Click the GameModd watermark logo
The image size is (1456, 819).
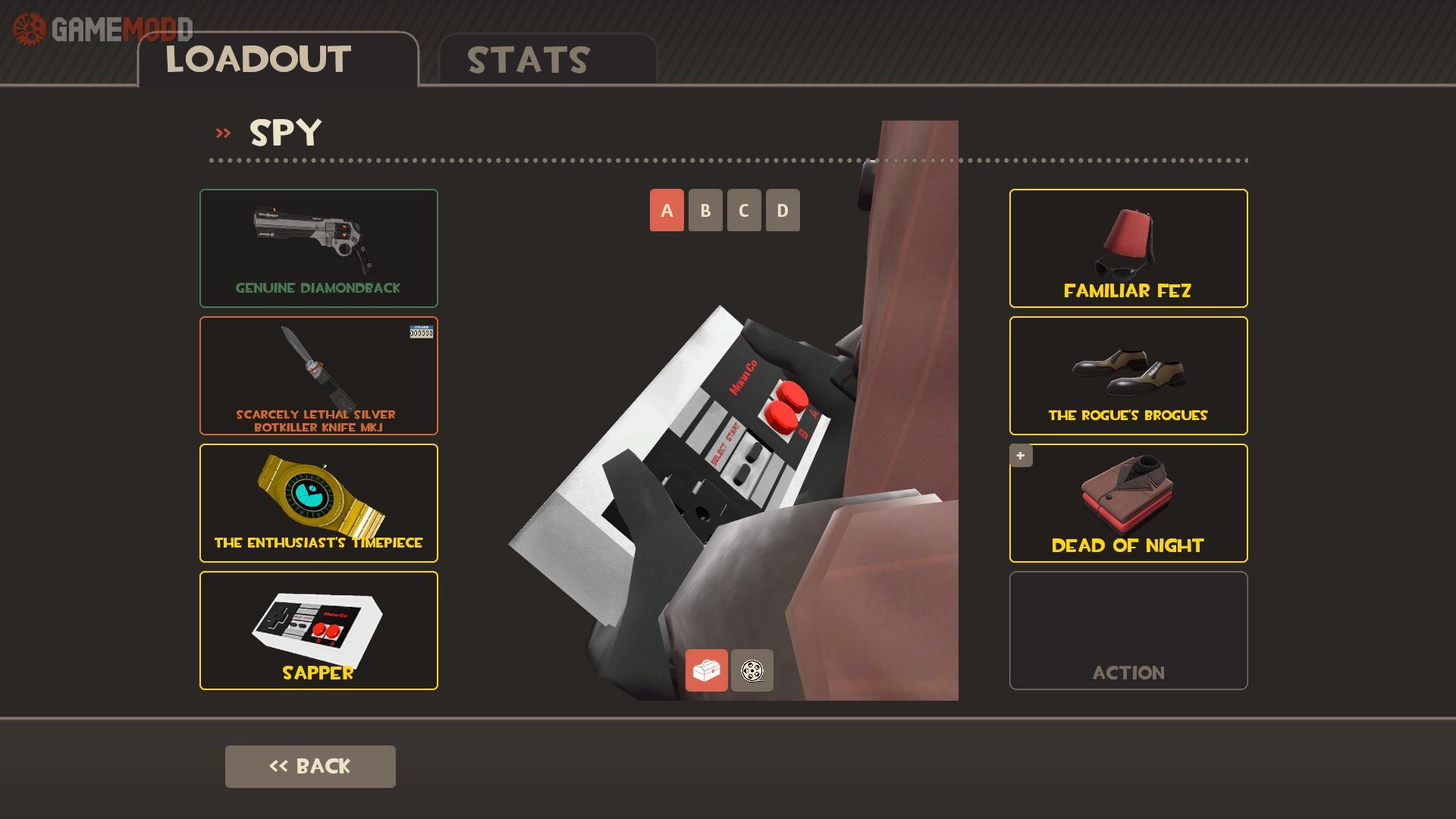pos(103,30)
